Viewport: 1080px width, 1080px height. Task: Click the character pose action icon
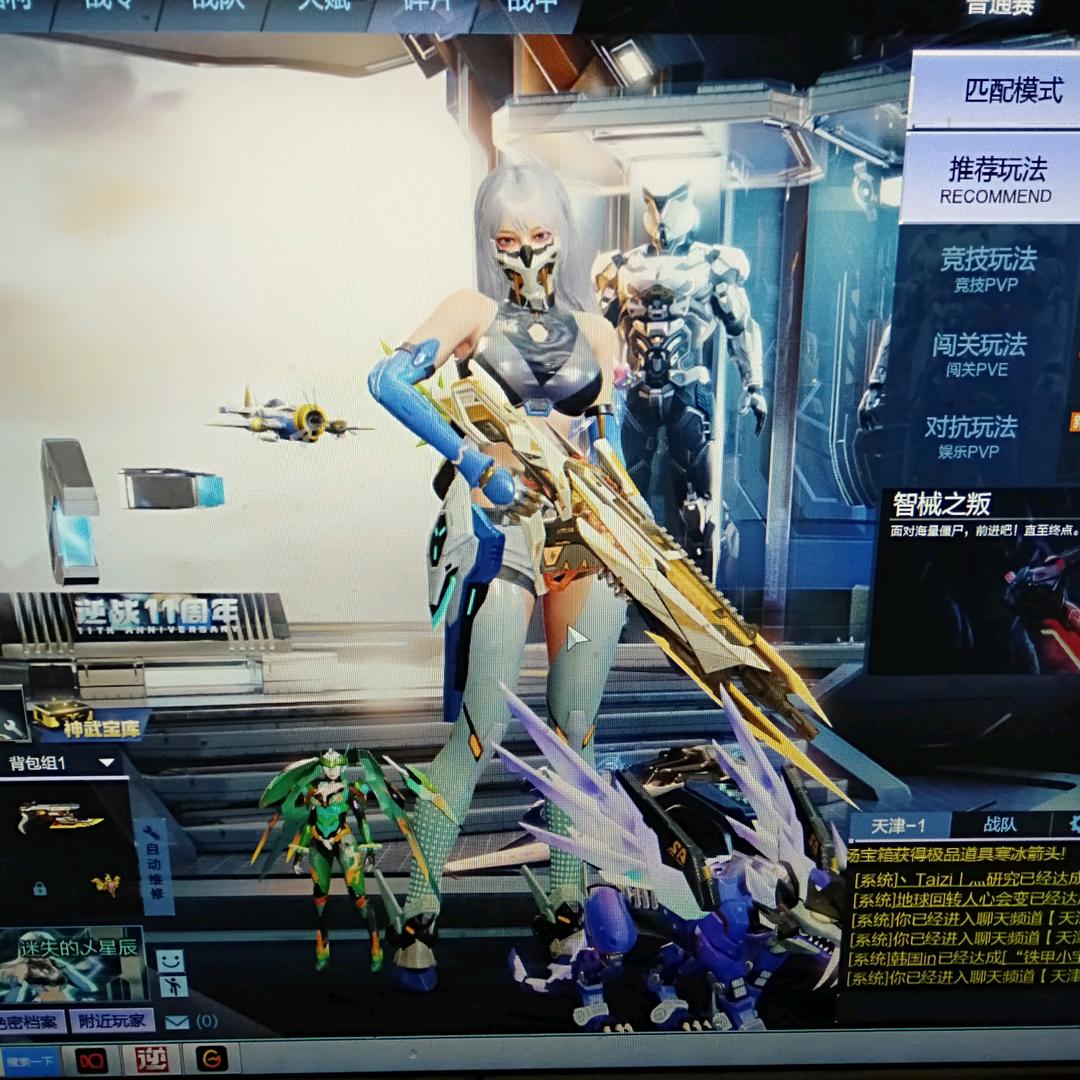pos(172,987)
